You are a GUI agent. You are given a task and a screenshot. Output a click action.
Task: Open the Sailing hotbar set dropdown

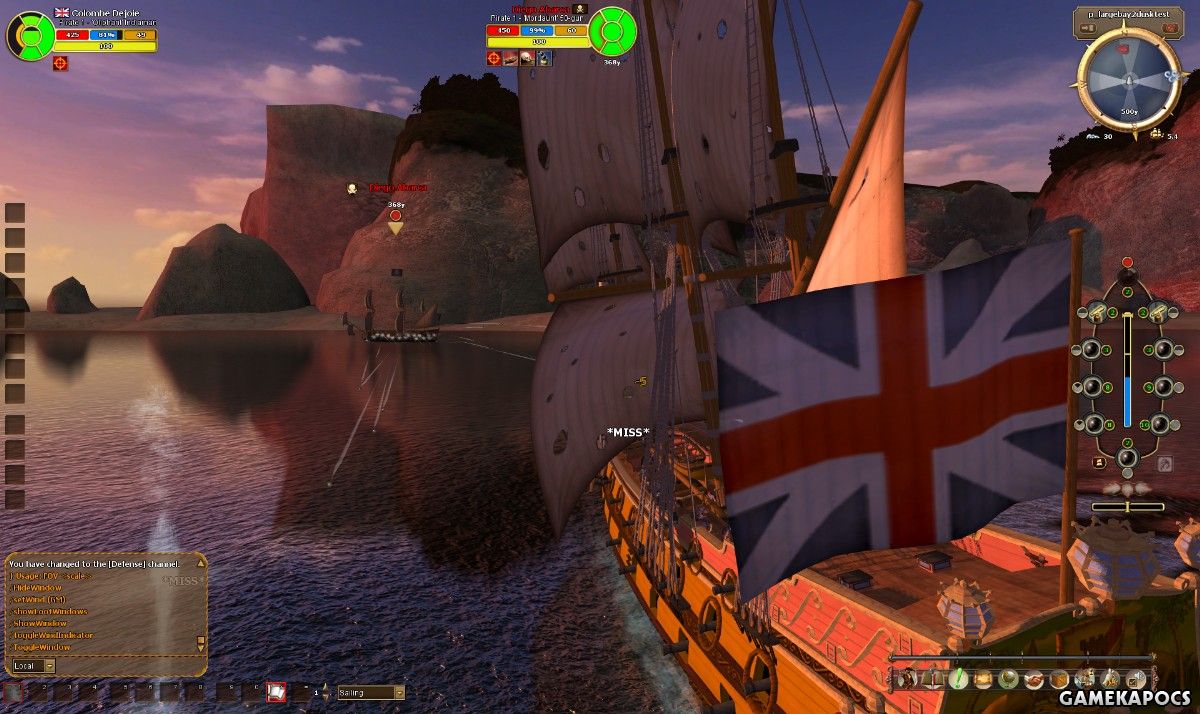coord(399,692)
